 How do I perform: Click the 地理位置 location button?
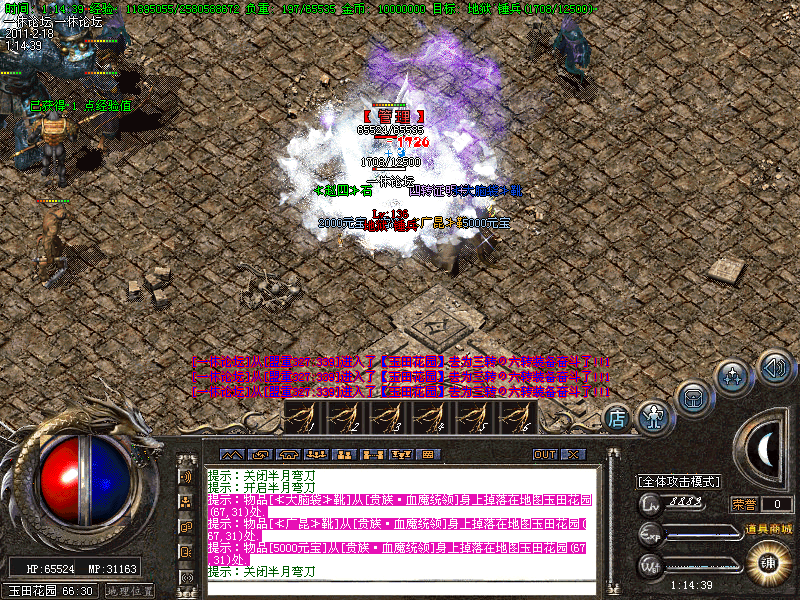pyautogui.click(x=129, y=590)
